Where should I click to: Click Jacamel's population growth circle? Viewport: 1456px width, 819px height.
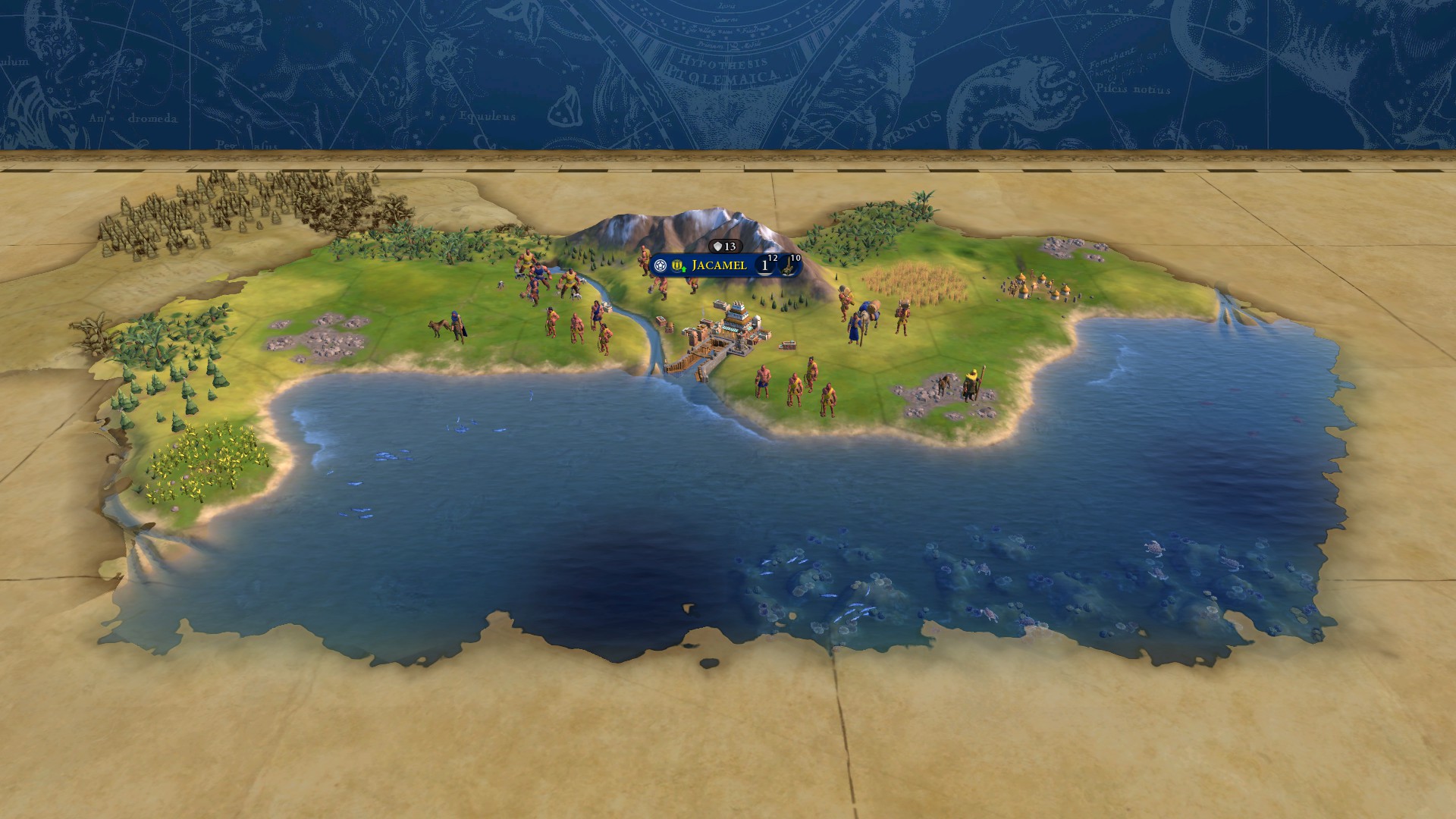click(x=765, y=266)
